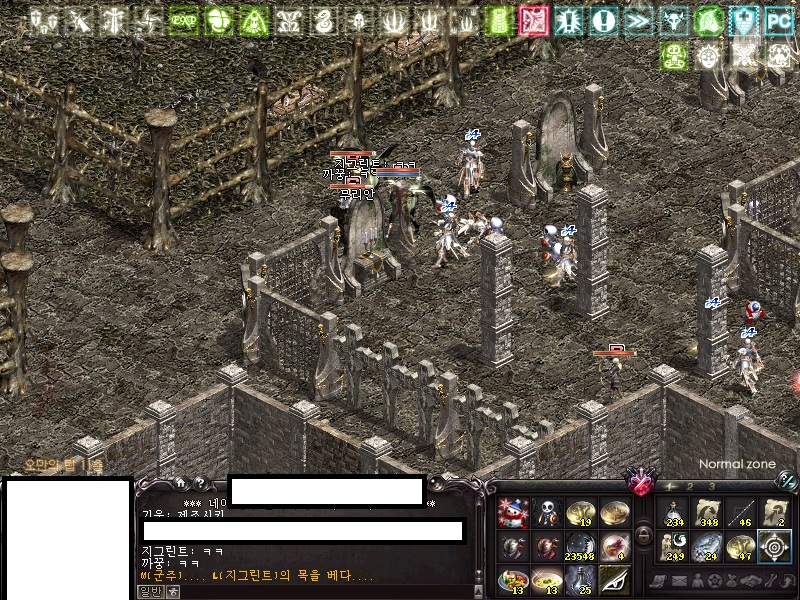Switch to hotbar page 2
Image resolution: width=800 pixels, height=600 pixels.
(690, 486)
